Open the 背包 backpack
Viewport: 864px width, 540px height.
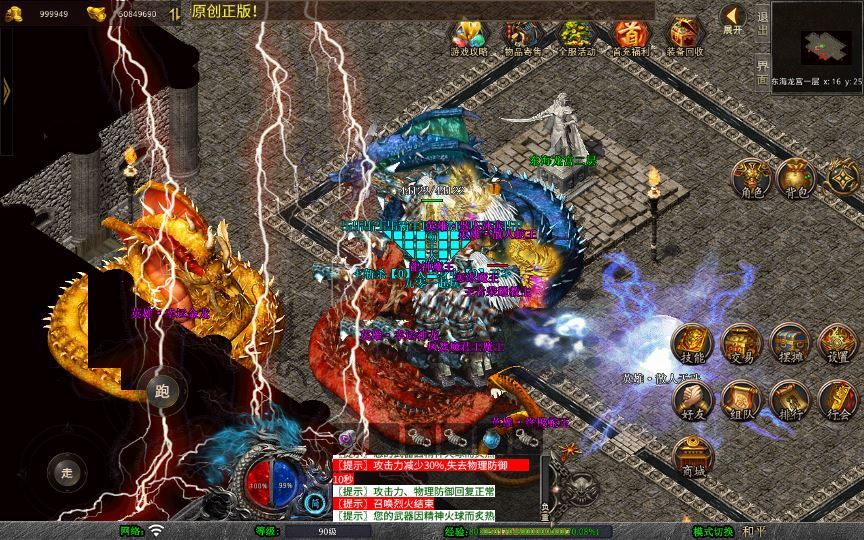point(798,177)
